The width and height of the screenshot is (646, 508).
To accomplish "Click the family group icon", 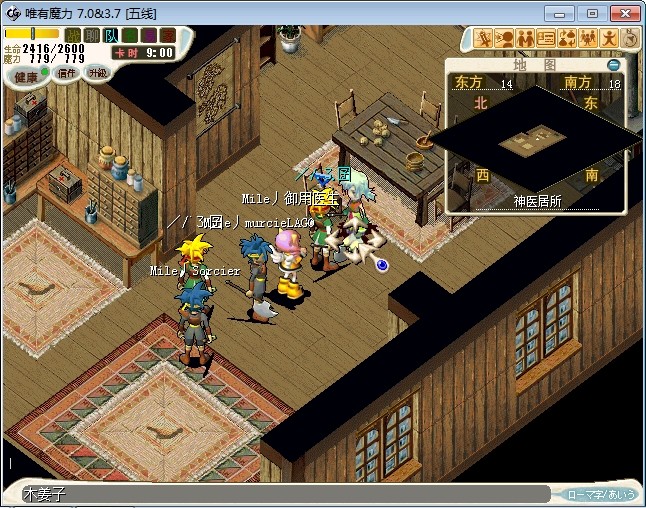I will [588, 39].
